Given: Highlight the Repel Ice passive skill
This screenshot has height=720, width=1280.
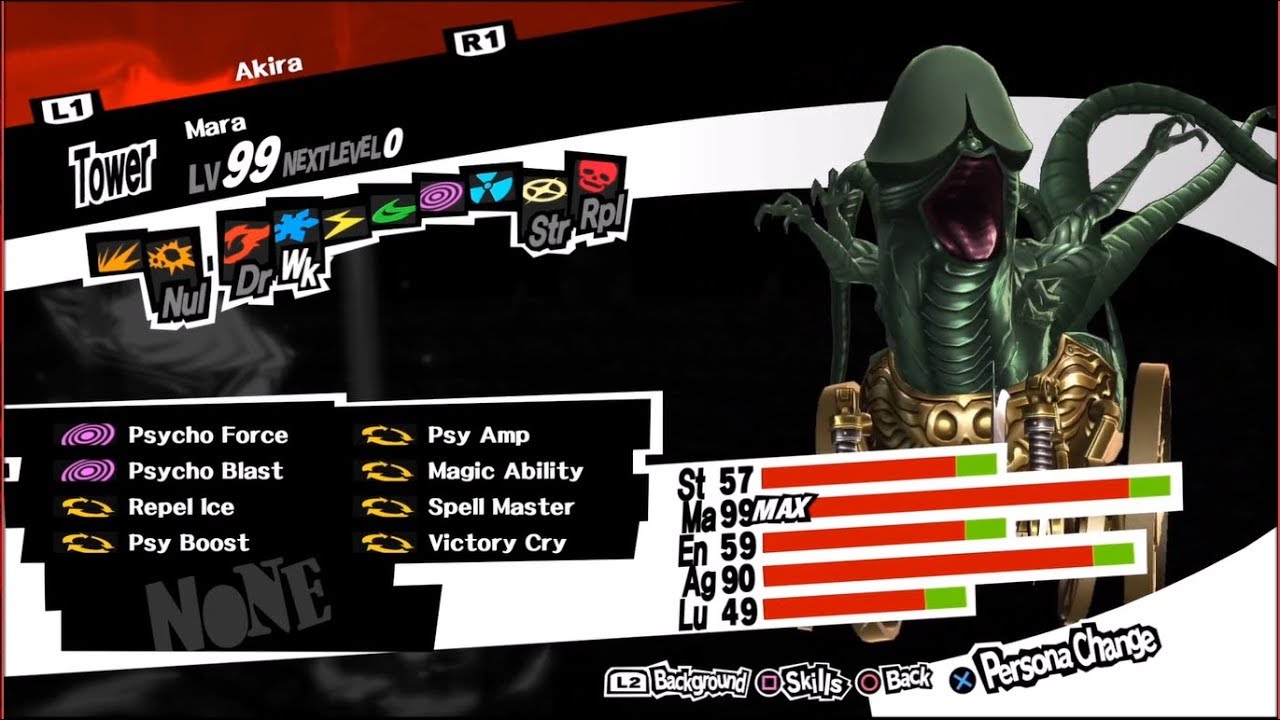Looking at the screenshot, I should [x=180, y=507].
